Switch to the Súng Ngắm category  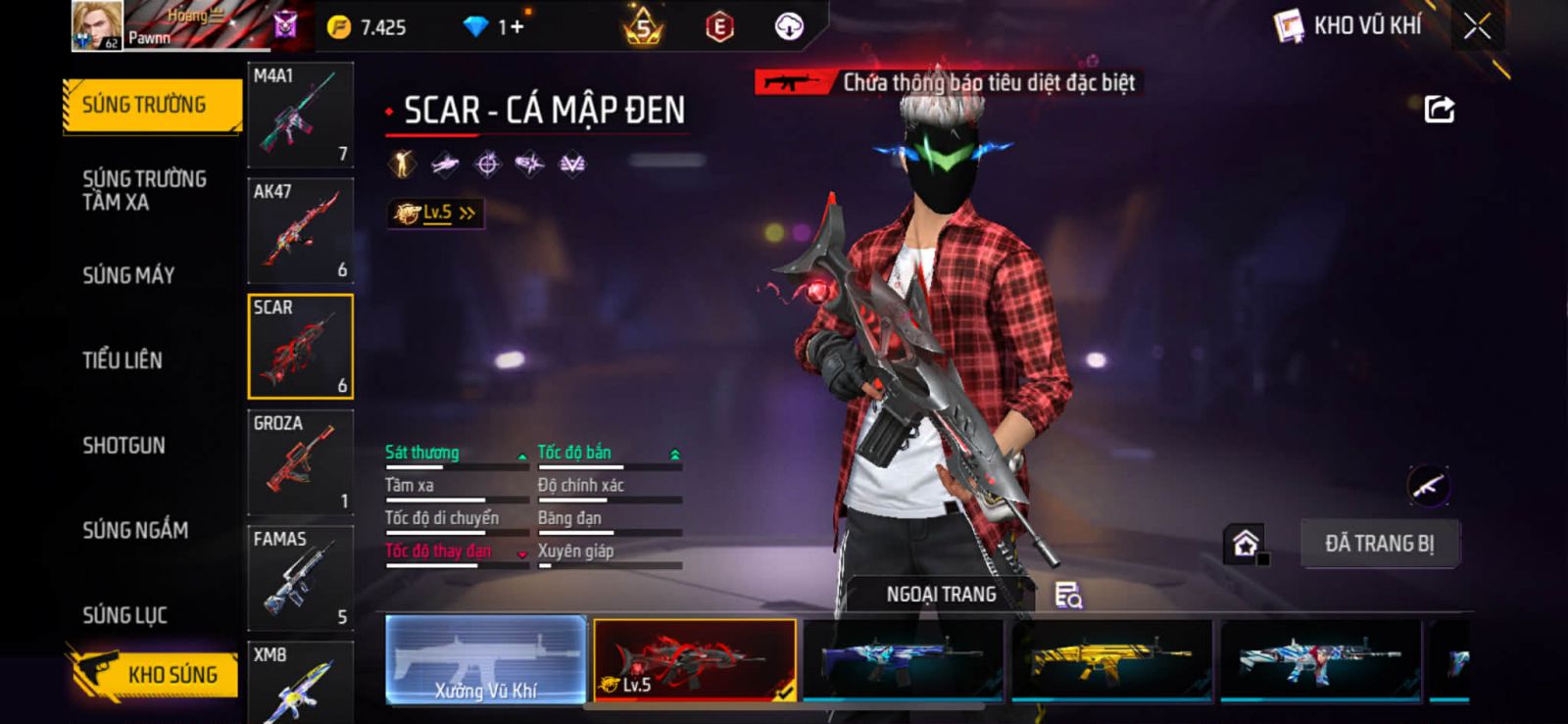click(x=135, y=530)
